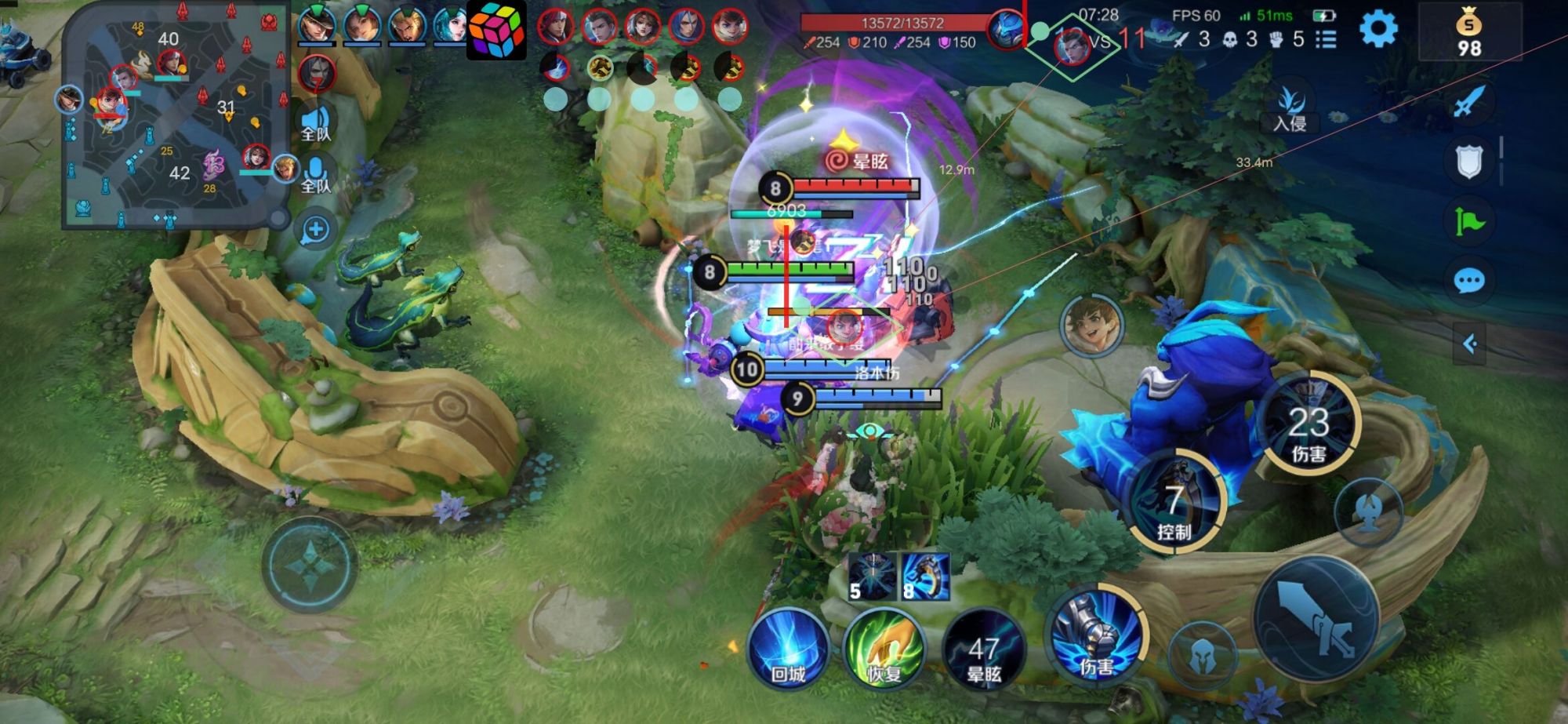Collapse the signal panel with the arrow
This screenshot has height=724, width=1568.
1470,344
